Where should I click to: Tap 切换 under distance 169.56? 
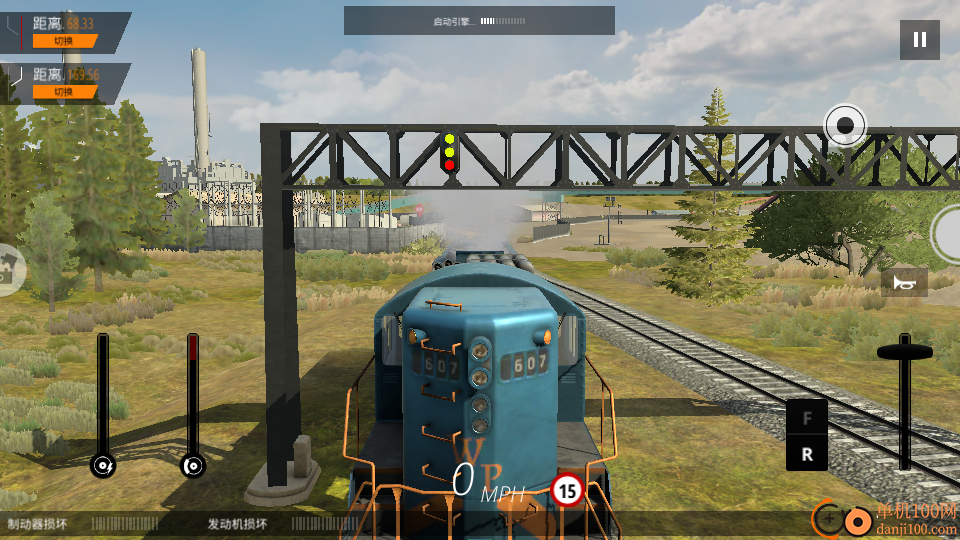(x=65, y=92)
